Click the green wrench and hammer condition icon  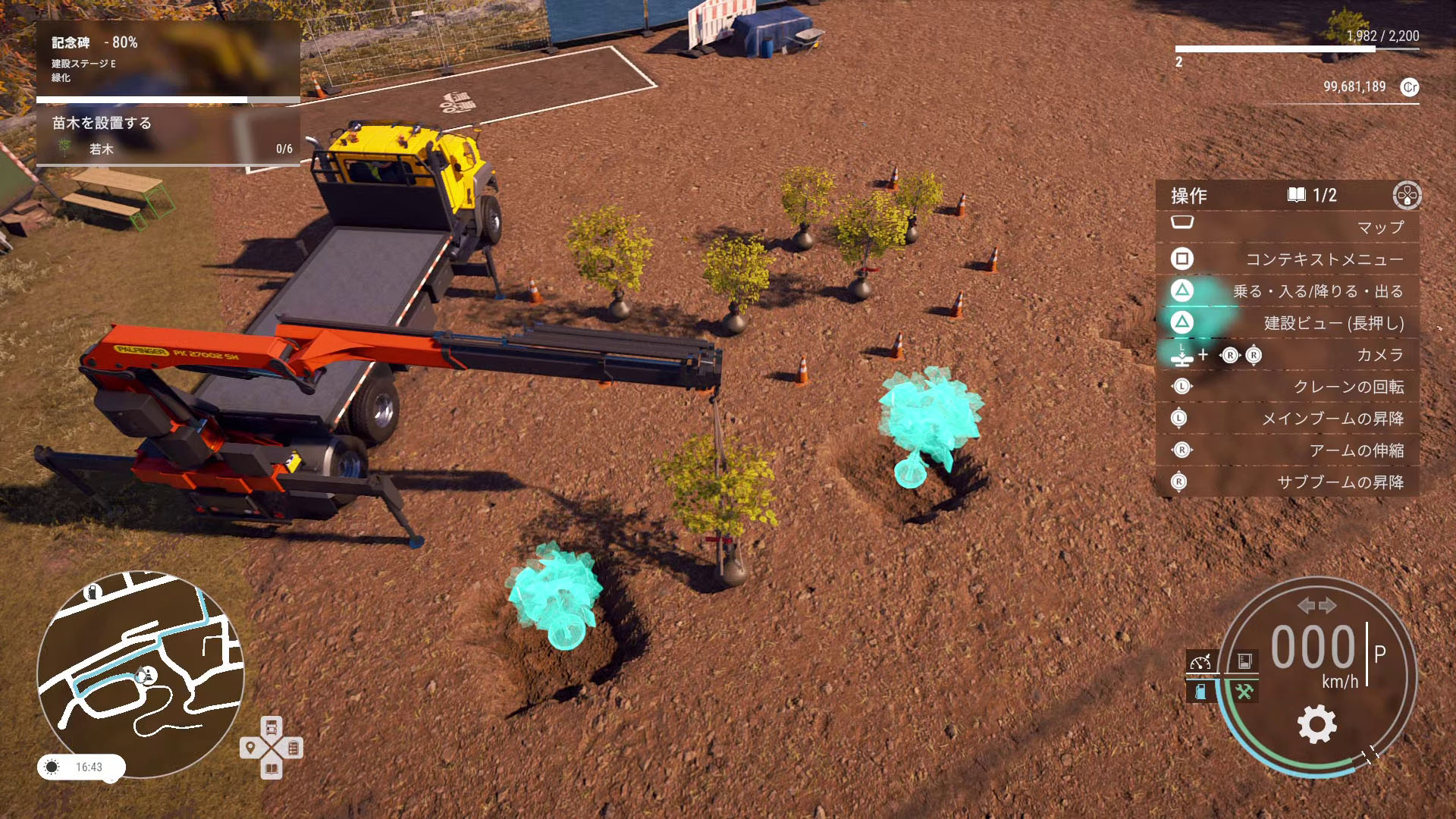pyautogui.click(x=1244, y=692)
